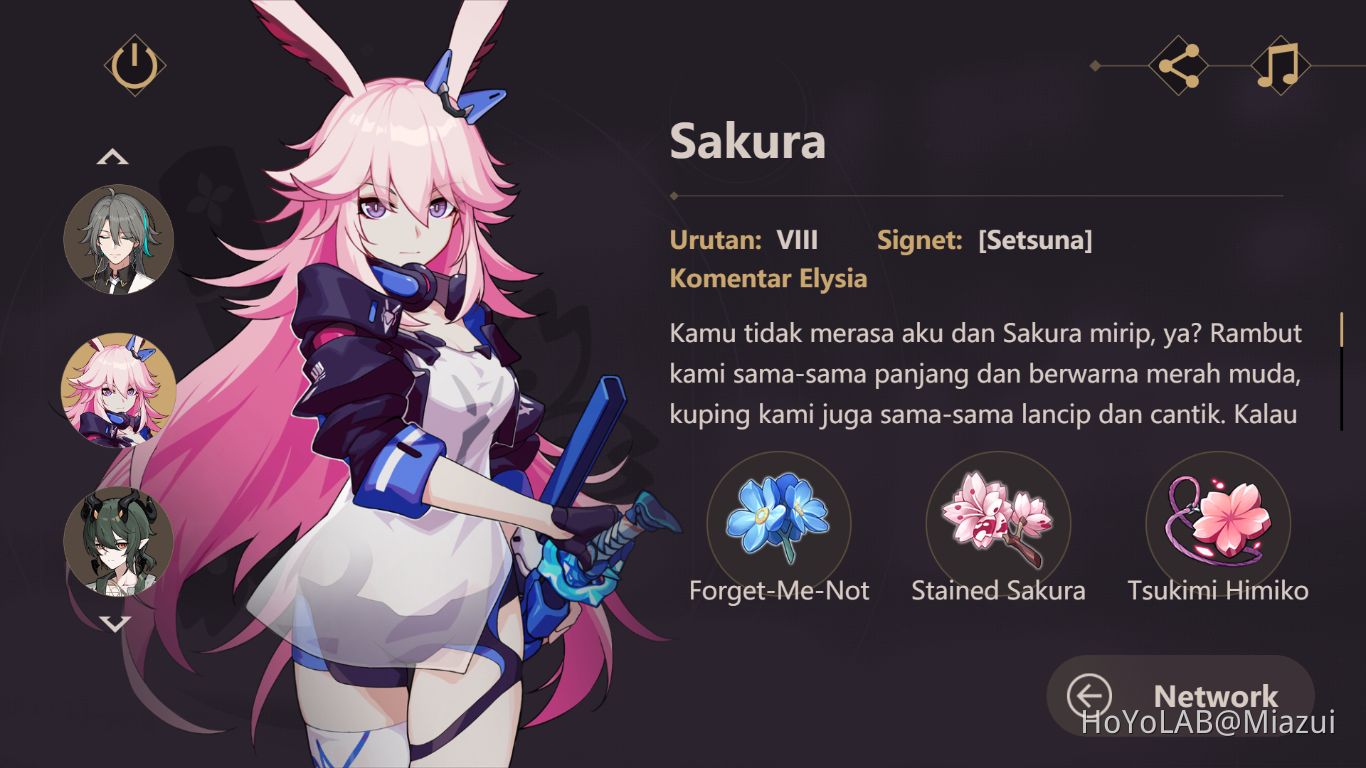Expand the Komentar Elysia section

pos(768,278)
